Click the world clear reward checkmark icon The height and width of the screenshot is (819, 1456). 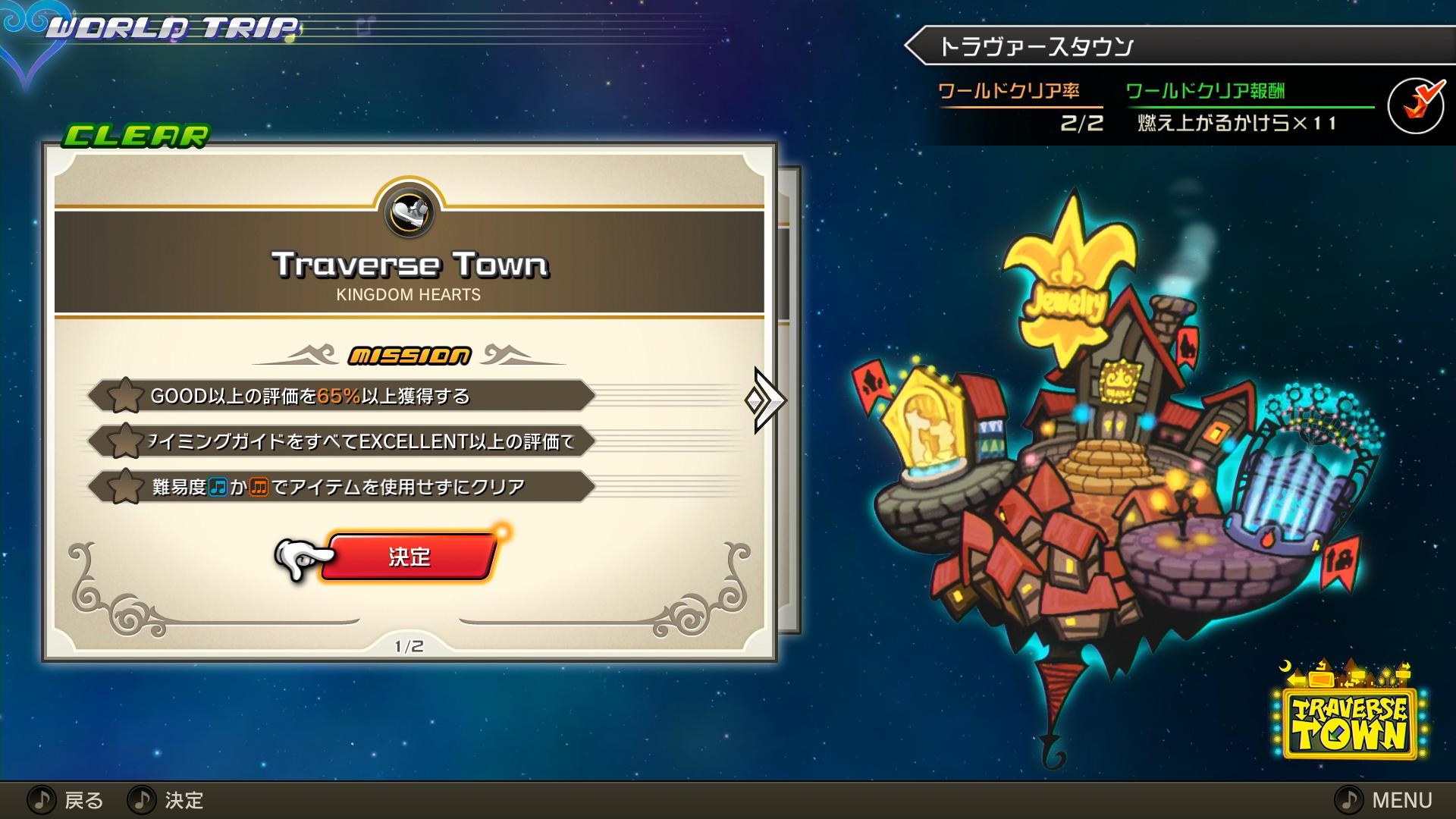coord(1416,107)
